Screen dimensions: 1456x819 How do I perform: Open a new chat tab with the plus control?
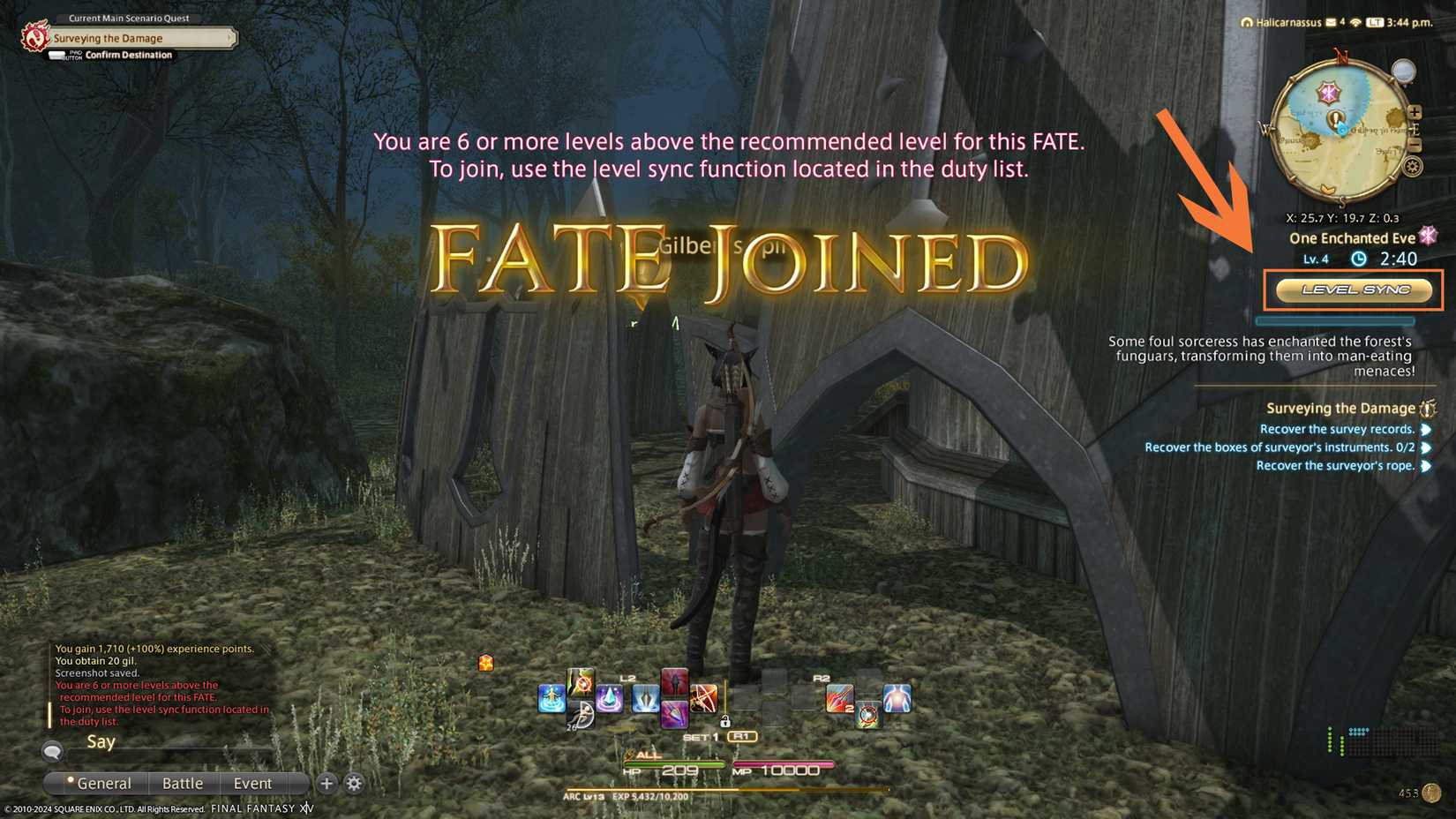coord(326,784)
